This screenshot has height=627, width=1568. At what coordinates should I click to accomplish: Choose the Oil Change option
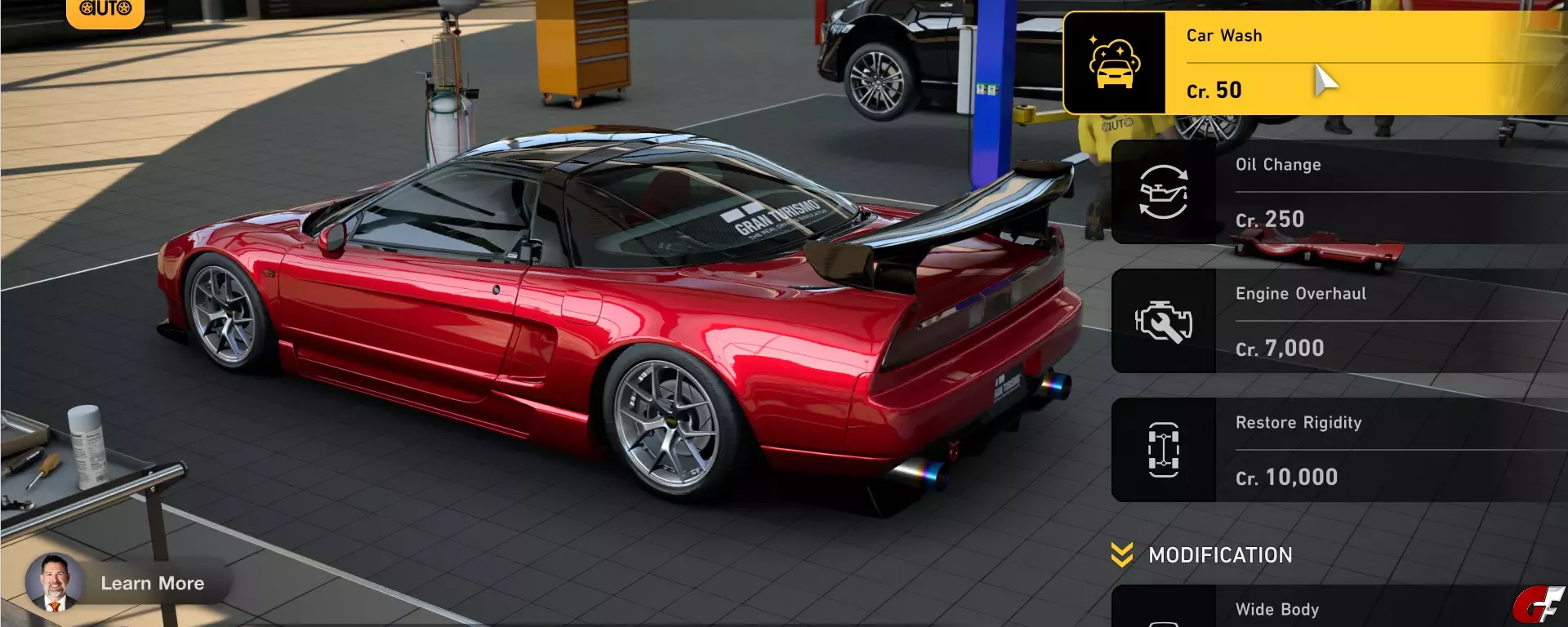point(1339,192)
